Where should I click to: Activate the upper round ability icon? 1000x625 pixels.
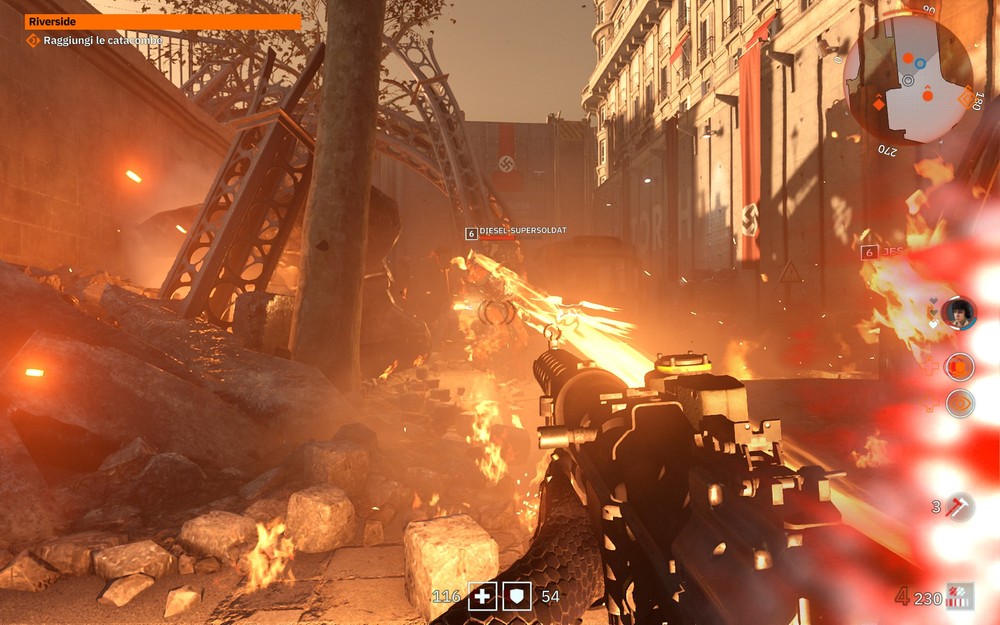pyautogui.click(x=960, y=367)
